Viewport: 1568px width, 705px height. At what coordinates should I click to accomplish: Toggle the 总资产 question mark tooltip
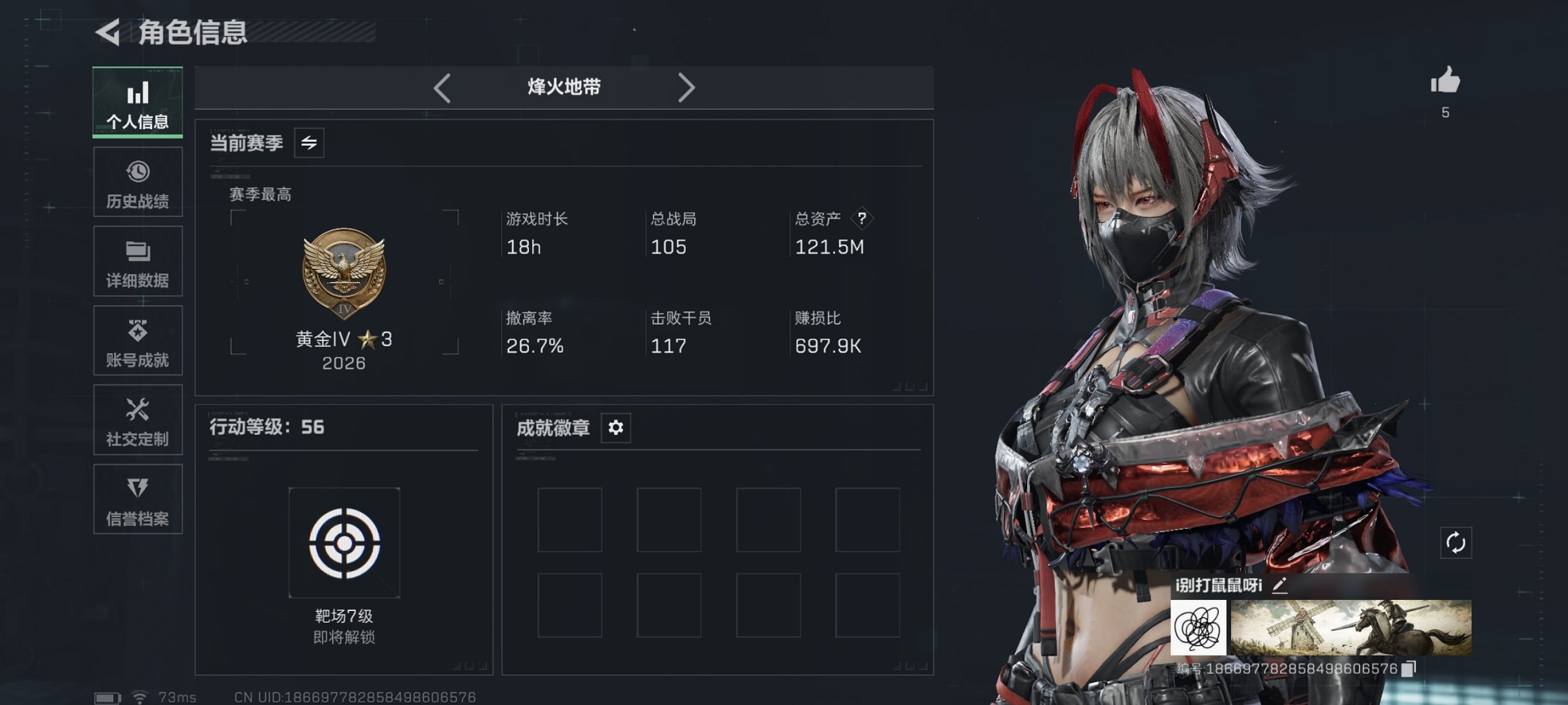[862, 219]
